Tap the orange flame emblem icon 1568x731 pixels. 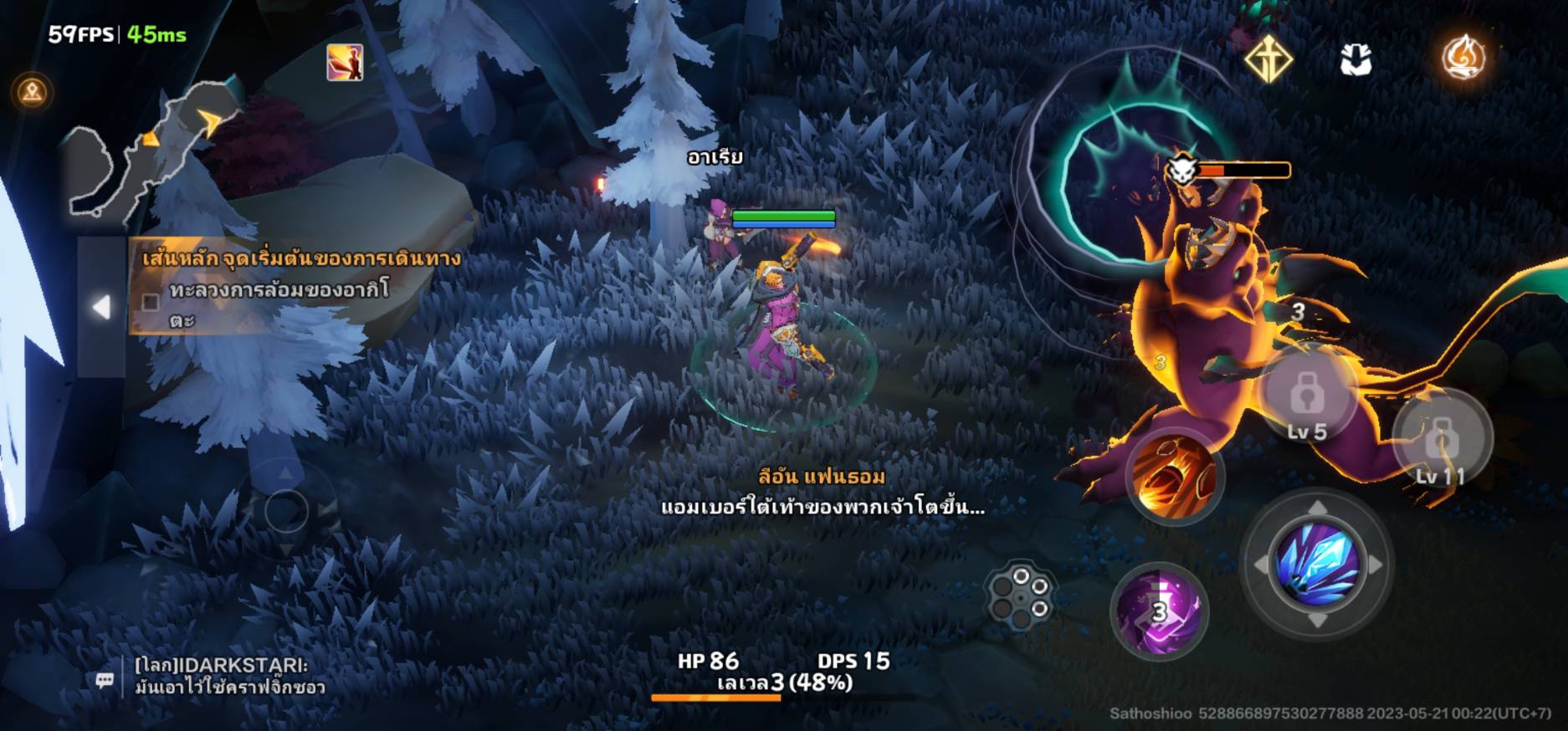click(x=1463, y=58)
